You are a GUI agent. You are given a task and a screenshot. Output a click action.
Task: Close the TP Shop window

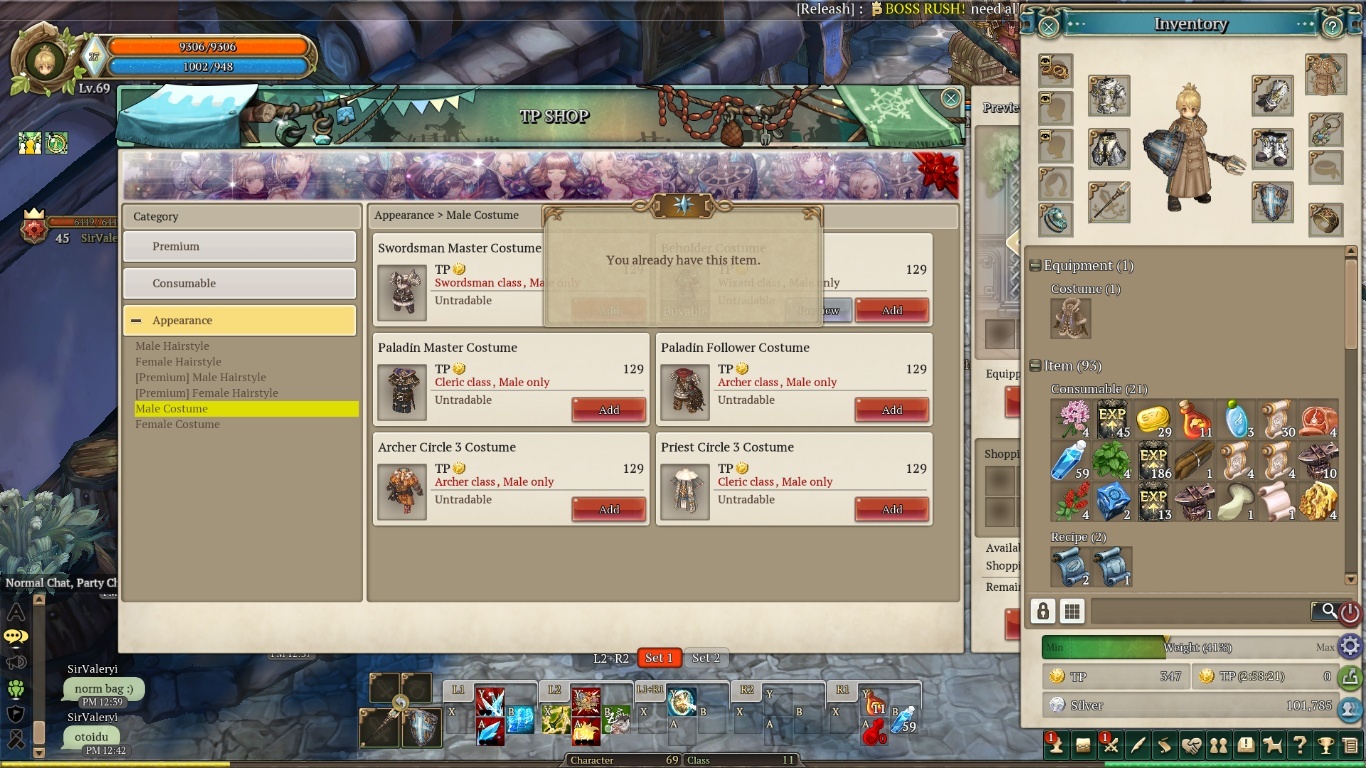951,98
